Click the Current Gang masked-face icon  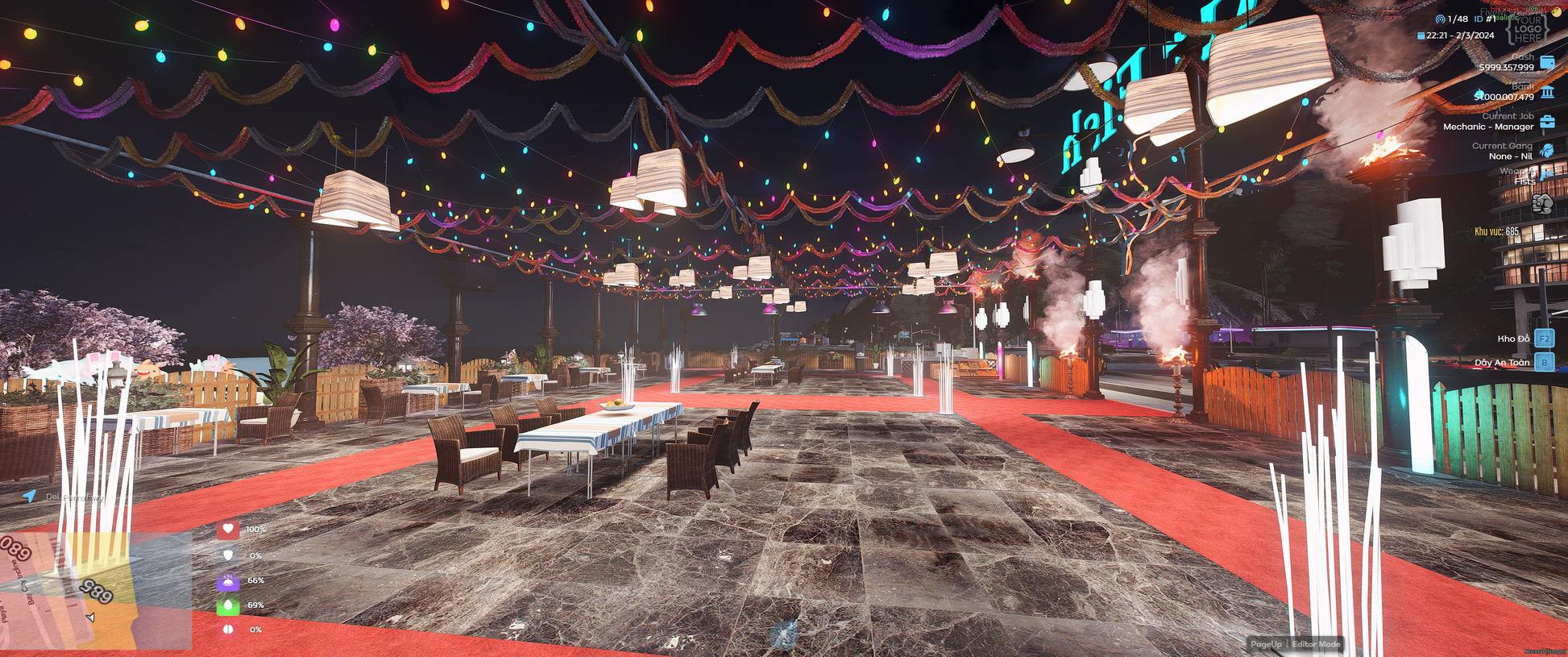[1546, 151]
